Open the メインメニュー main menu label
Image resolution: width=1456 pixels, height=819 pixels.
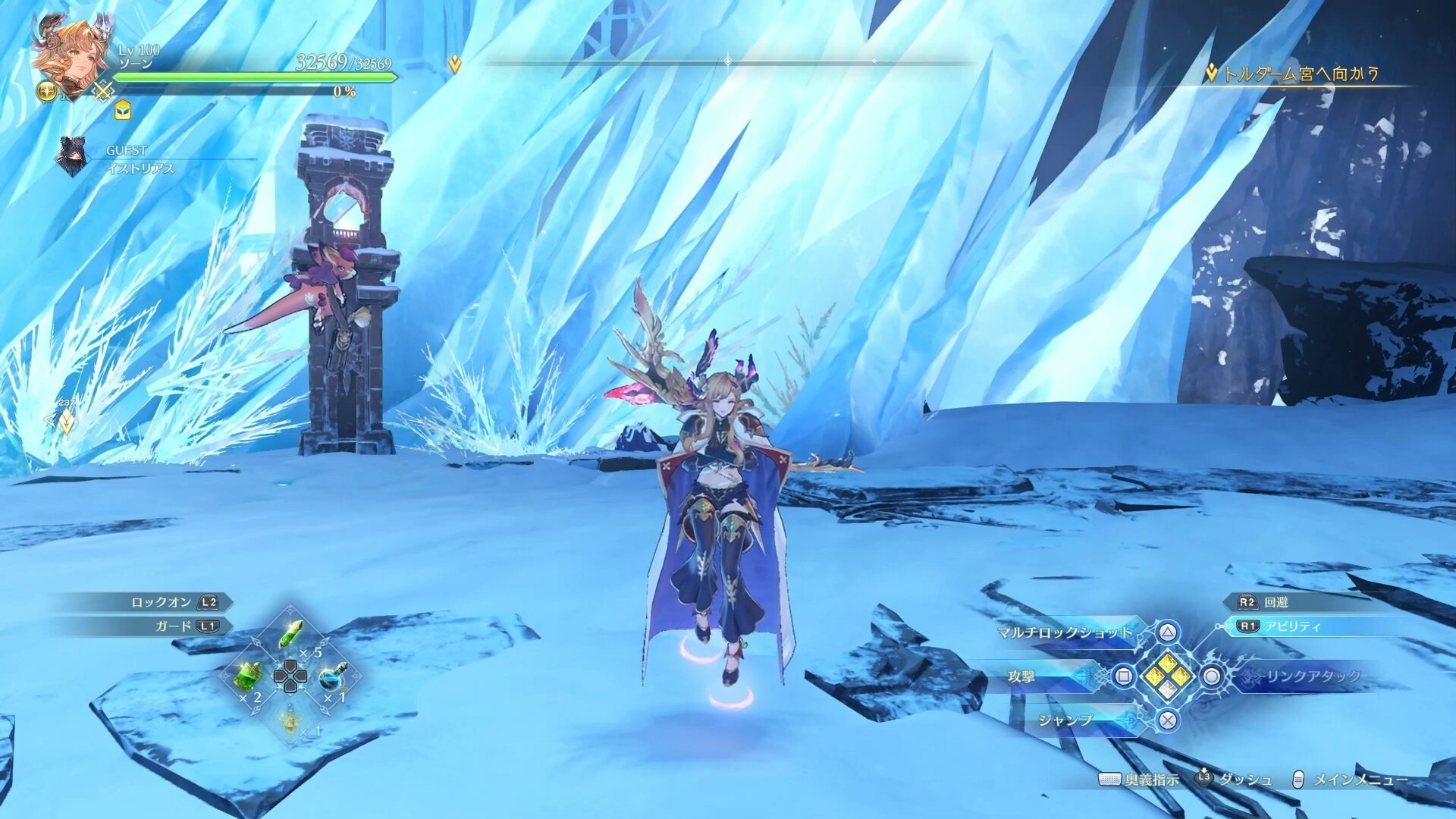(x=1360, y=780)
